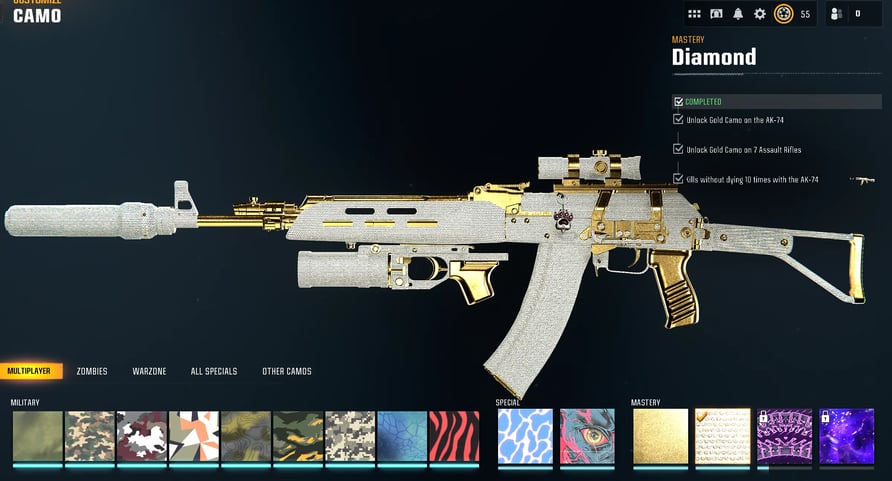Screen dimensions: 892x481
Task: Choose the locked purple galaxy mastery camo
Action: click(847, 436)
